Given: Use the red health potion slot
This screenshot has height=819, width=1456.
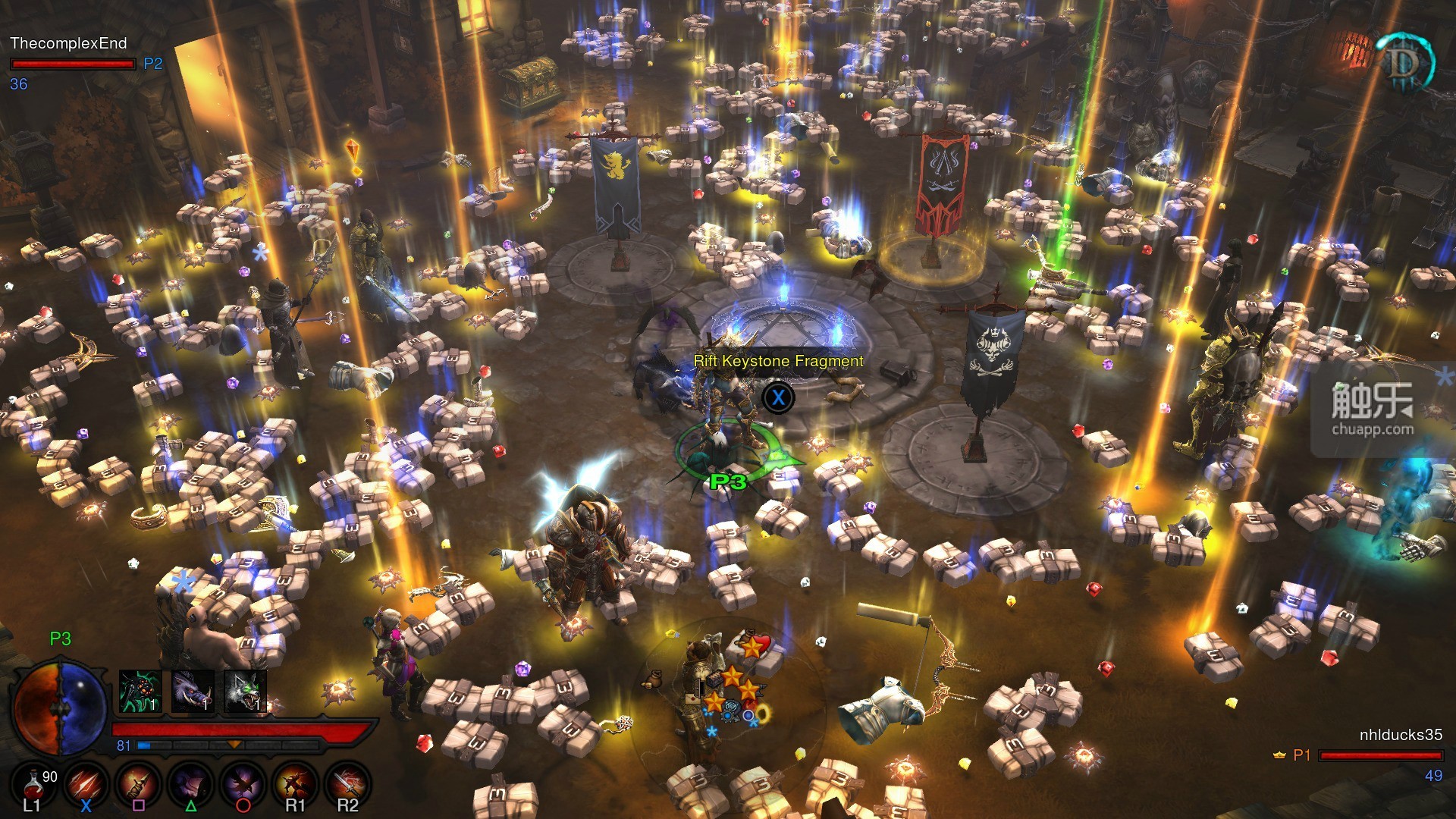Looking at the screenshot, I should [x=35, y=783].
